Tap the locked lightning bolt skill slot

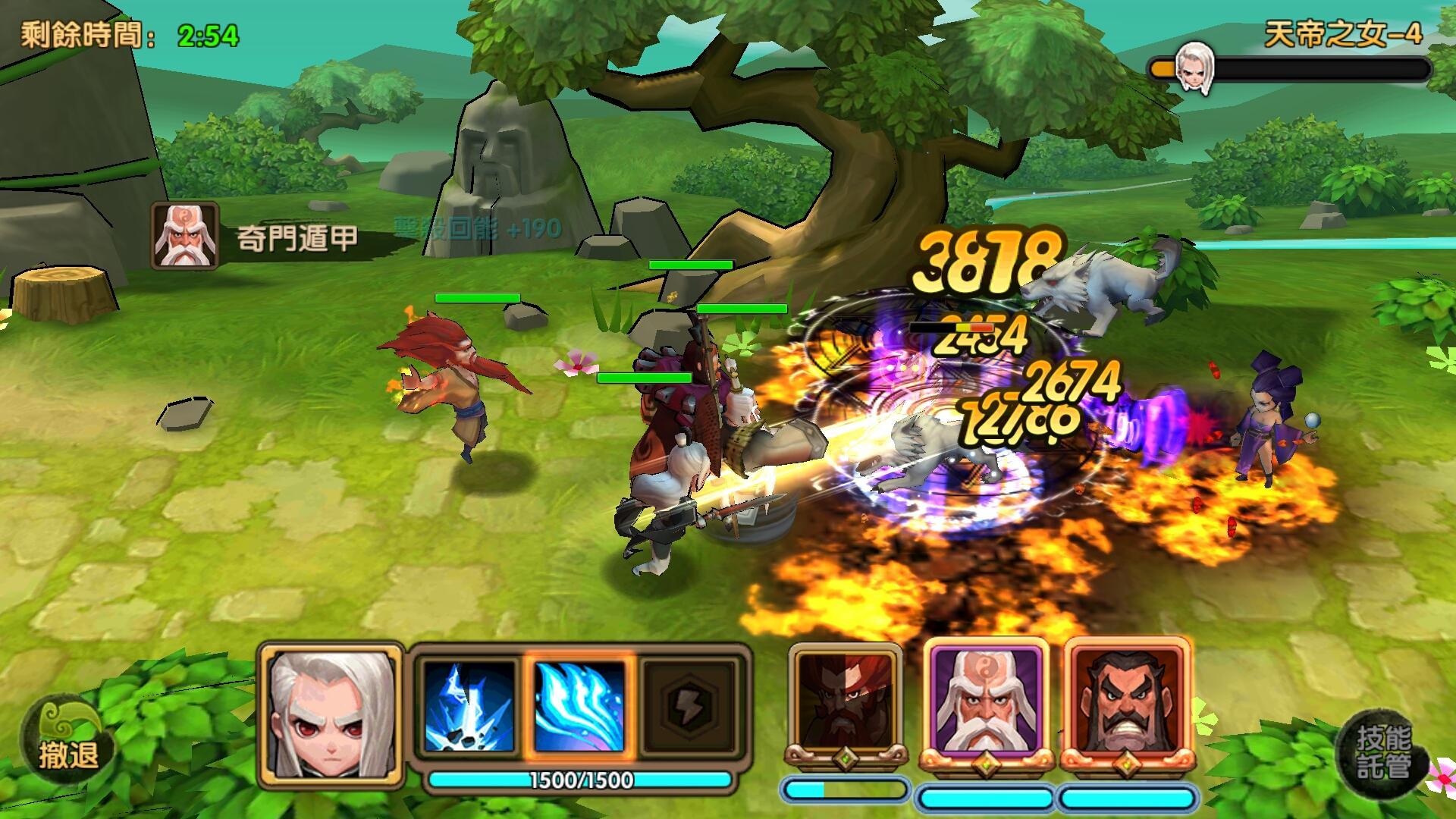[x=689, y=707]
